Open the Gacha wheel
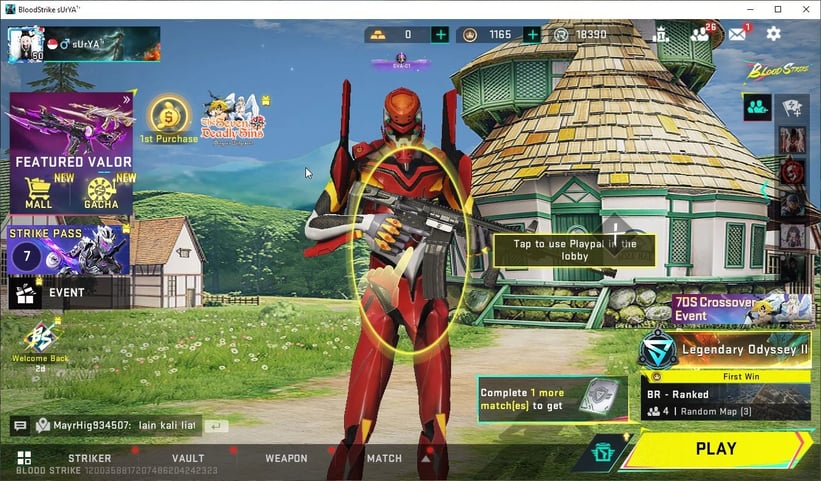Screen dimensions: 821x481 pyautogui.click(x=102, y=192)
